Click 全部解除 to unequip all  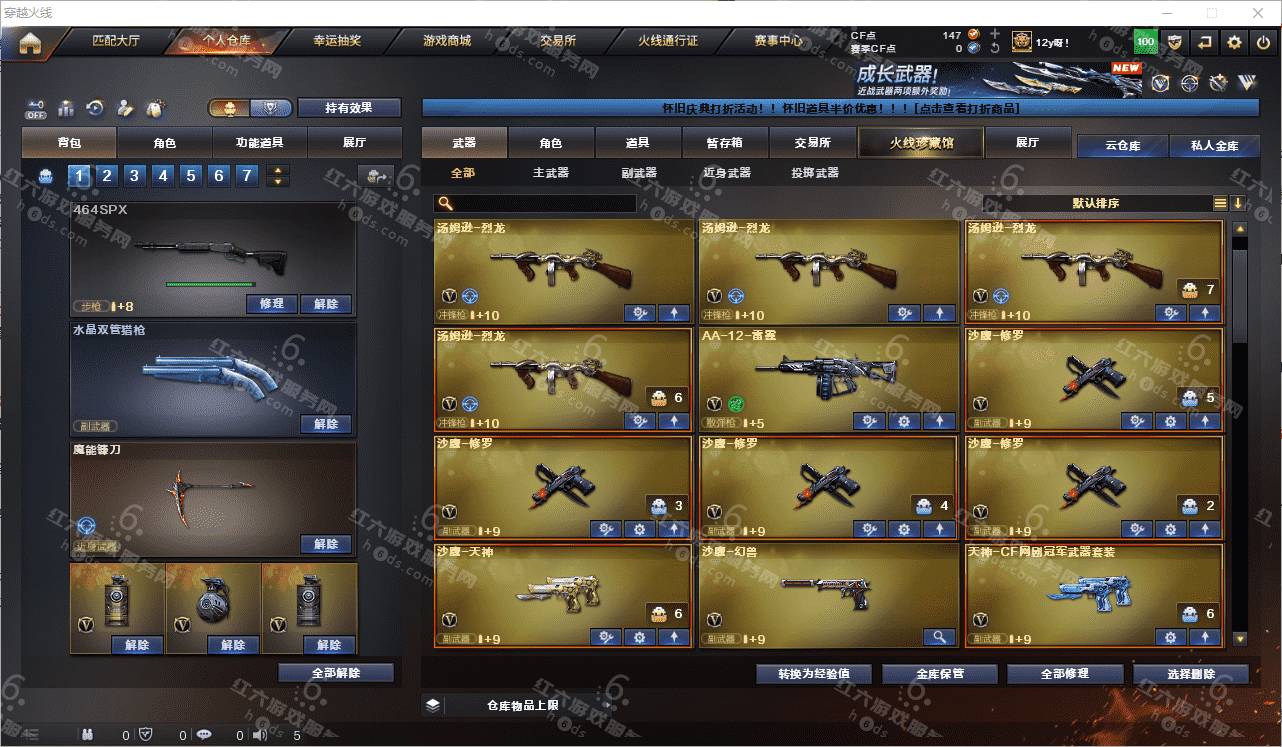[x=336, y=673]
